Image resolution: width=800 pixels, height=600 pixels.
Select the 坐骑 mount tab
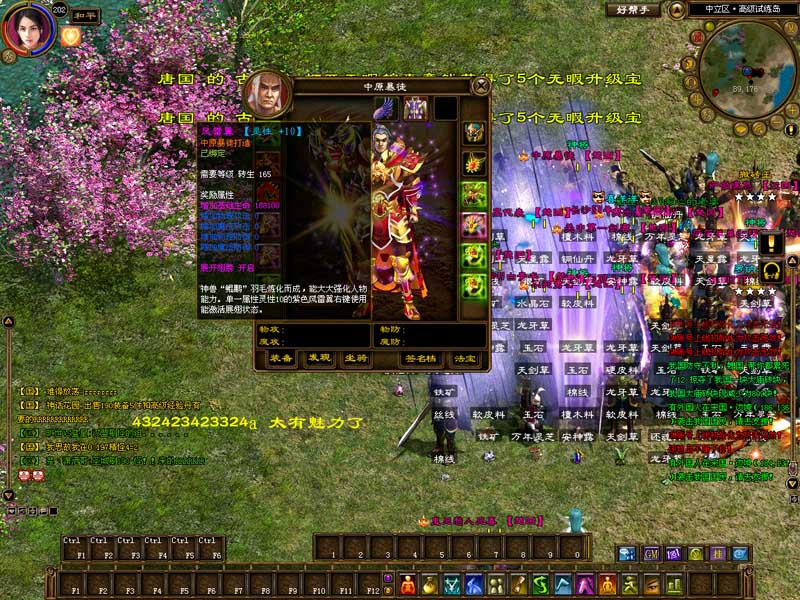tap(355, 357)
